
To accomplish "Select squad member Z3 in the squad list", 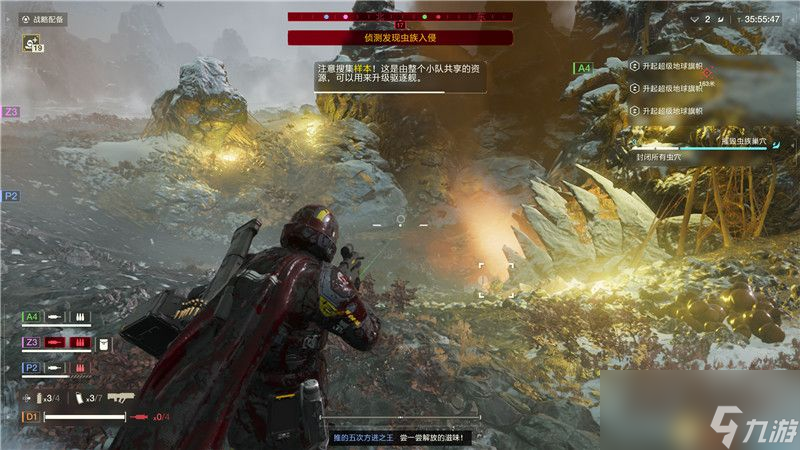I will [33, 343].
